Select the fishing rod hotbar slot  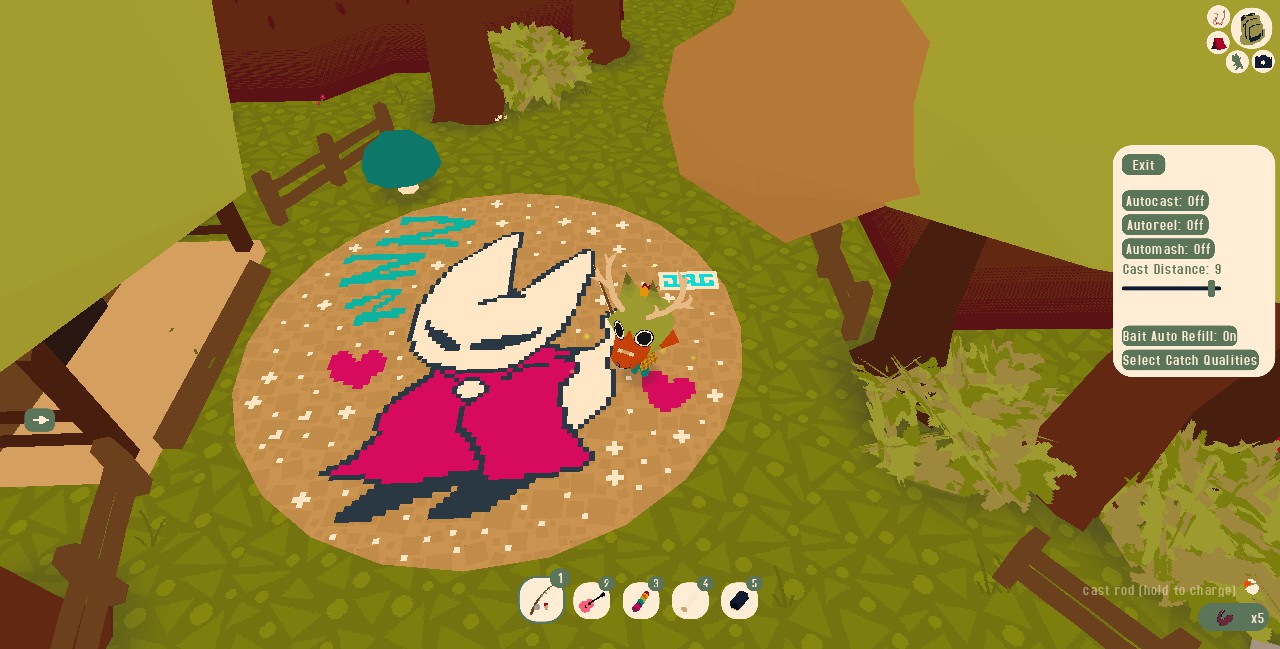pyautogui.click(x=541, y=600)
